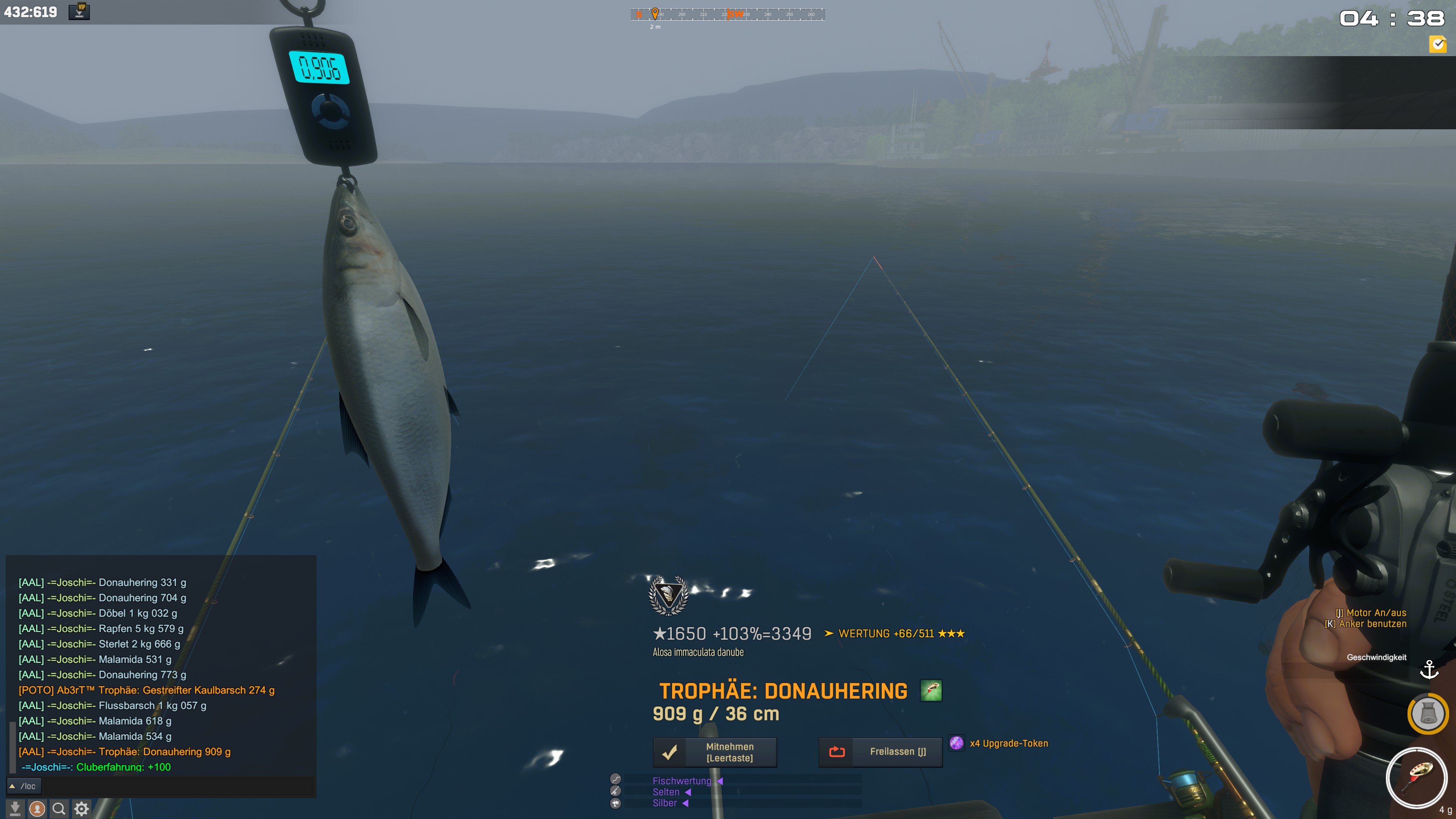Click the spinner lure icon beside the trophy title
Viewport: 1456px width, 819px height.
[x=931, y=691]
